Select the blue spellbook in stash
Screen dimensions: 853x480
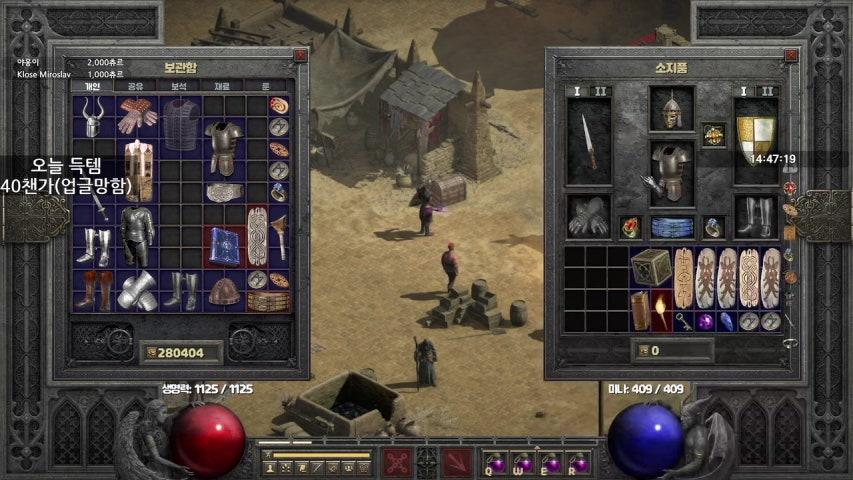pyautogui.click(x=224, y=245)
